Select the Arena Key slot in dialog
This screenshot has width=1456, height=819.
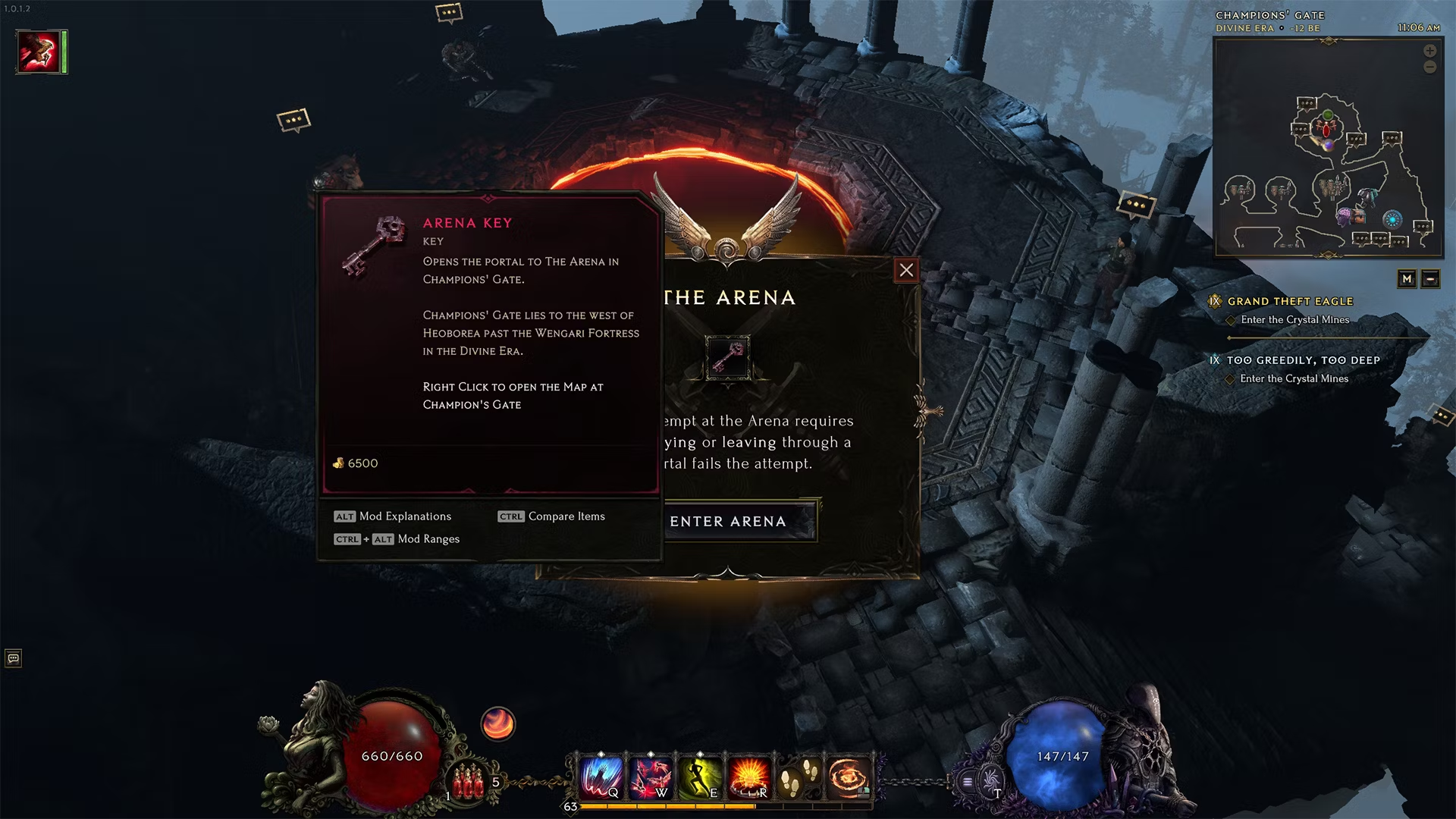(x=728, y=357)
